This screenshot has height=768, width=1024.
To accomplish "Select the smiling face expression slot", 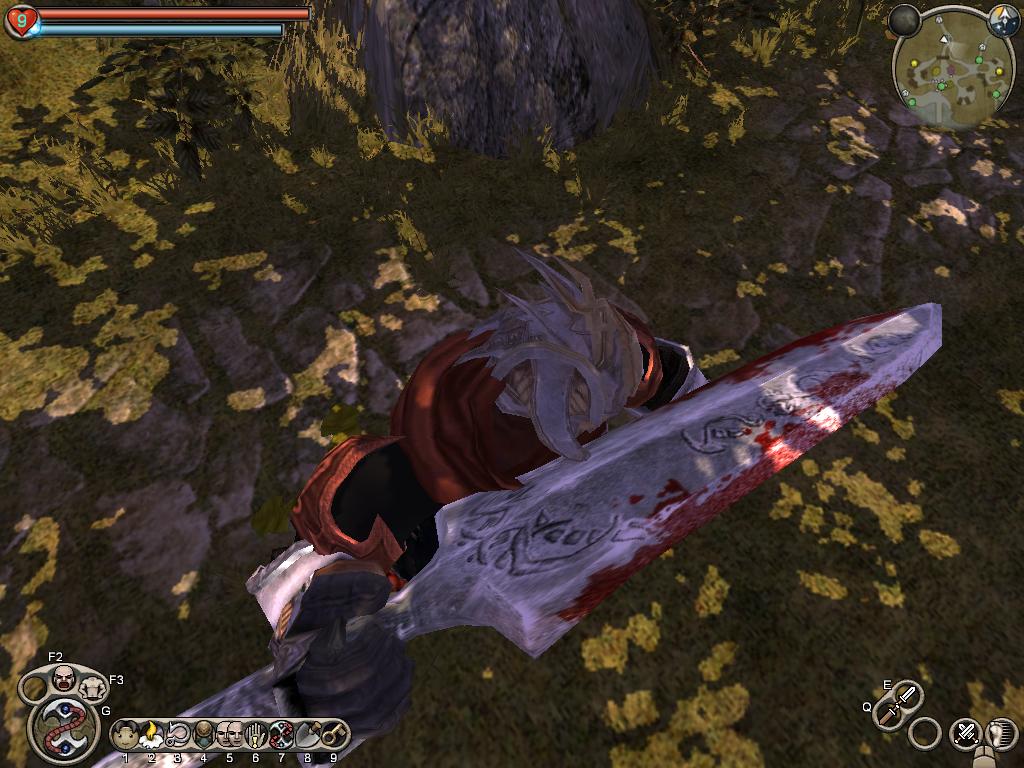I will [x=126, y=736].
